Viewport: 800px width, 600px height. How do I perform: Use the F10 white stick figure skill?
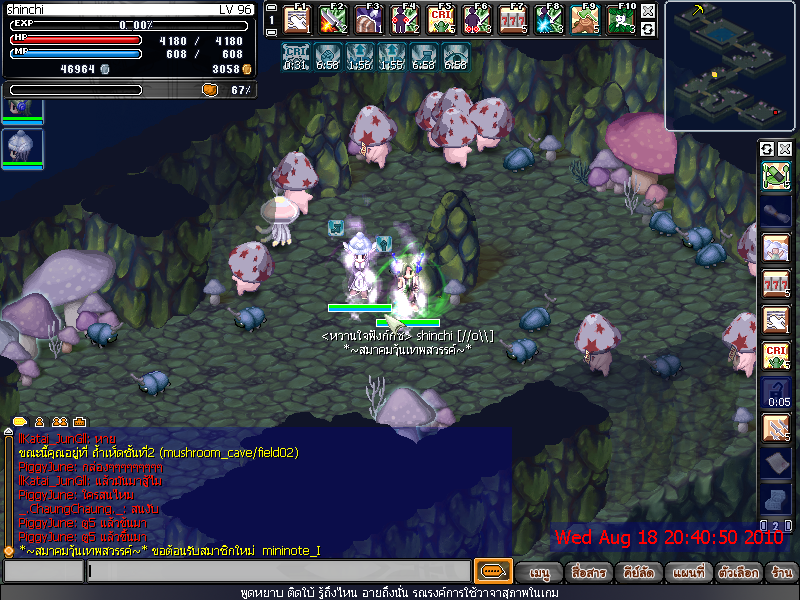(x=621, y=20)
